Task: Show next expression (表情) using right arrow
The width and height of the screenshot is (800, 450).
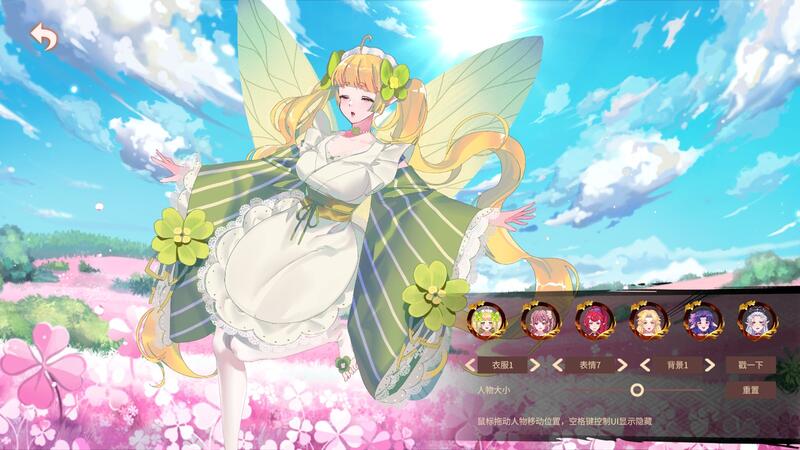Action: (x=622, y=365)
